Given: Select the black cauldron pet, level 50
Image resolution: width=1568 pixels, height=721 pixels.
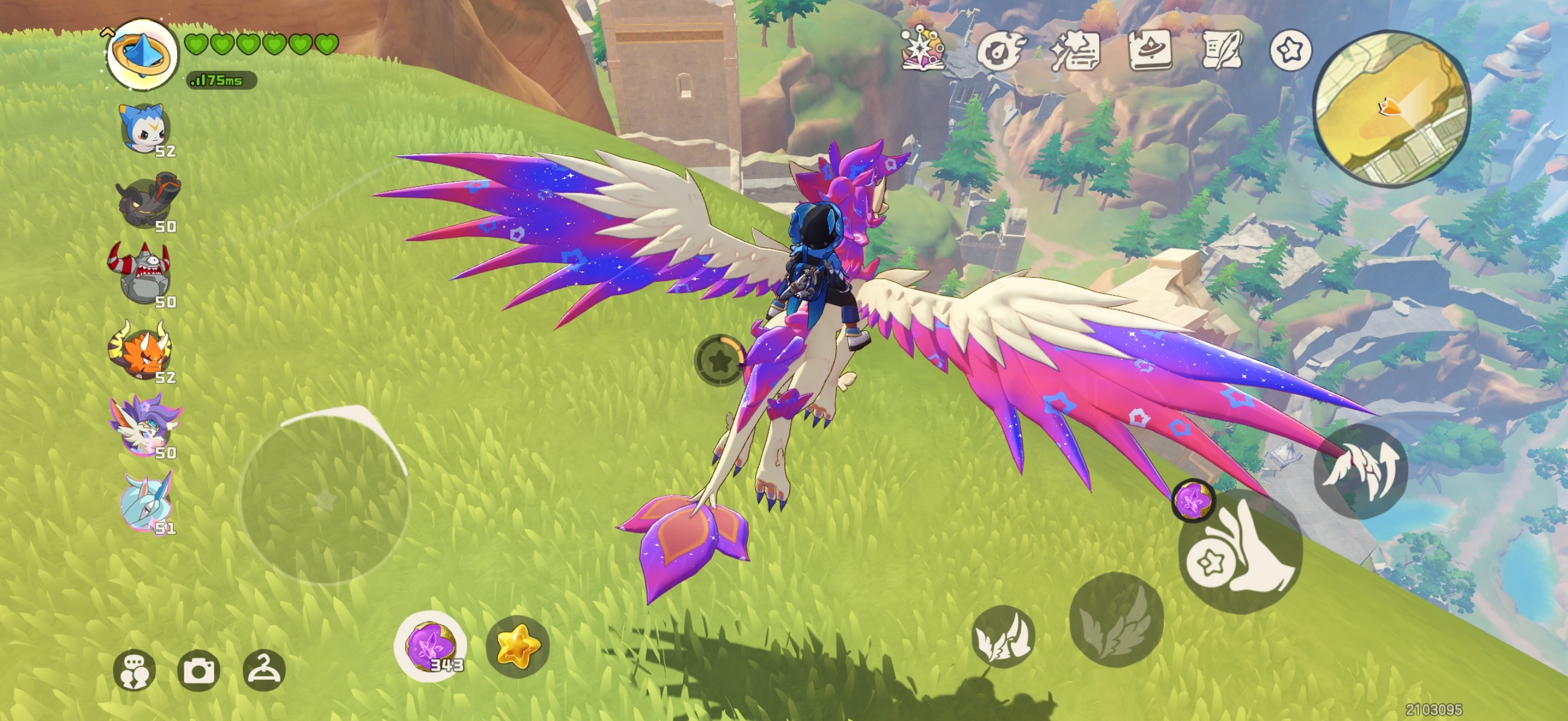Looking at the screenshot, I should 147,201.
